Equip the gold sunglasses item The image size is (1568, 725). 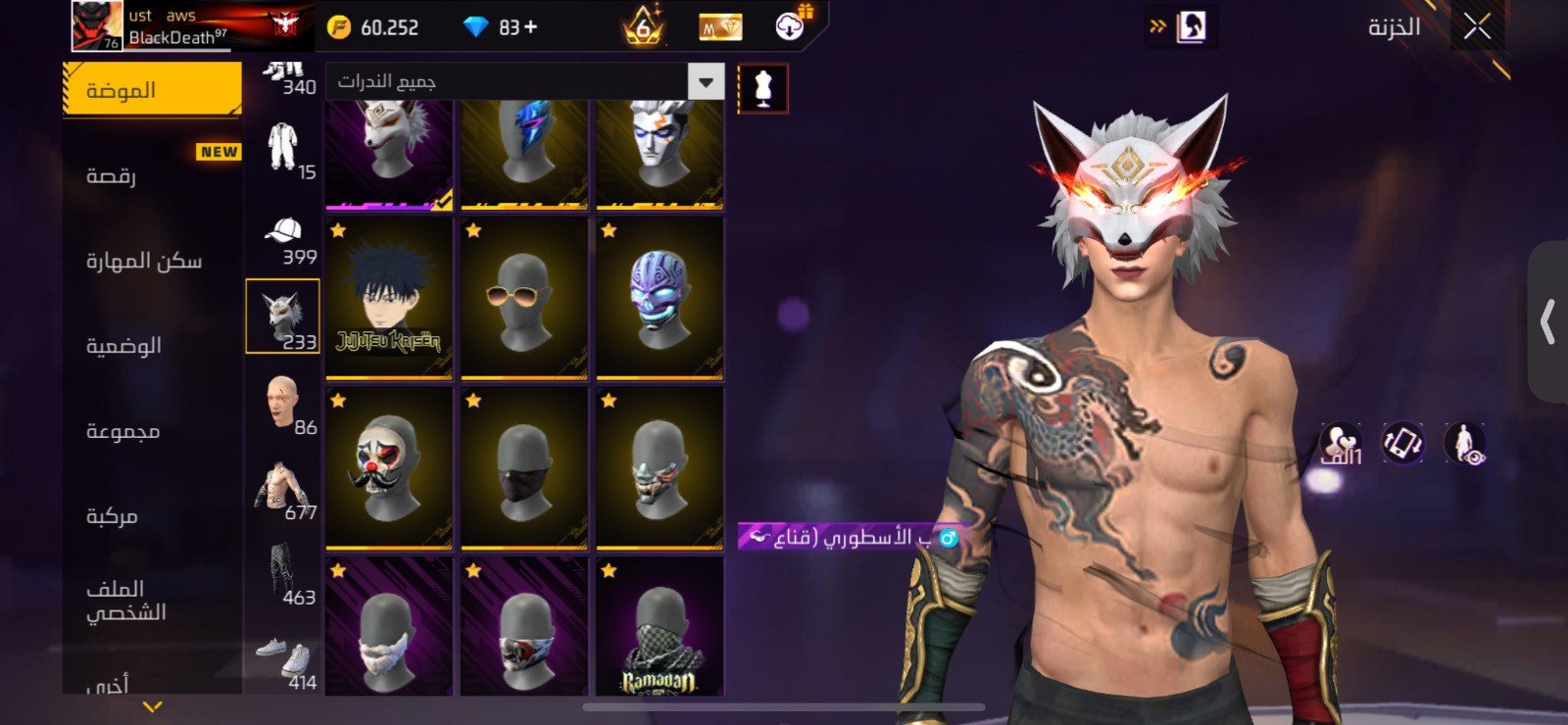[x=524, y=298]
